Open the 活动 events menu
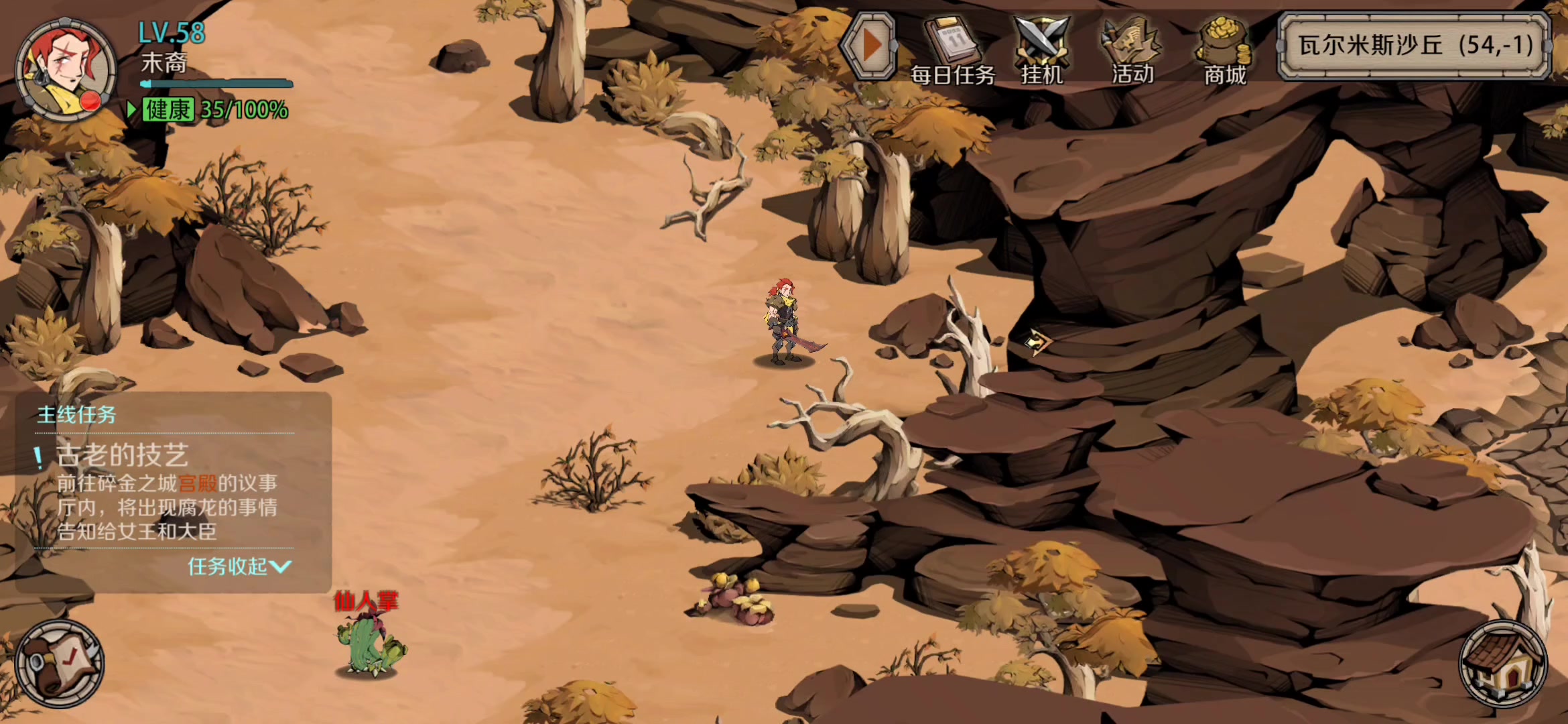The height and width of the screenshot is (724, 1568). point(1132,51)
